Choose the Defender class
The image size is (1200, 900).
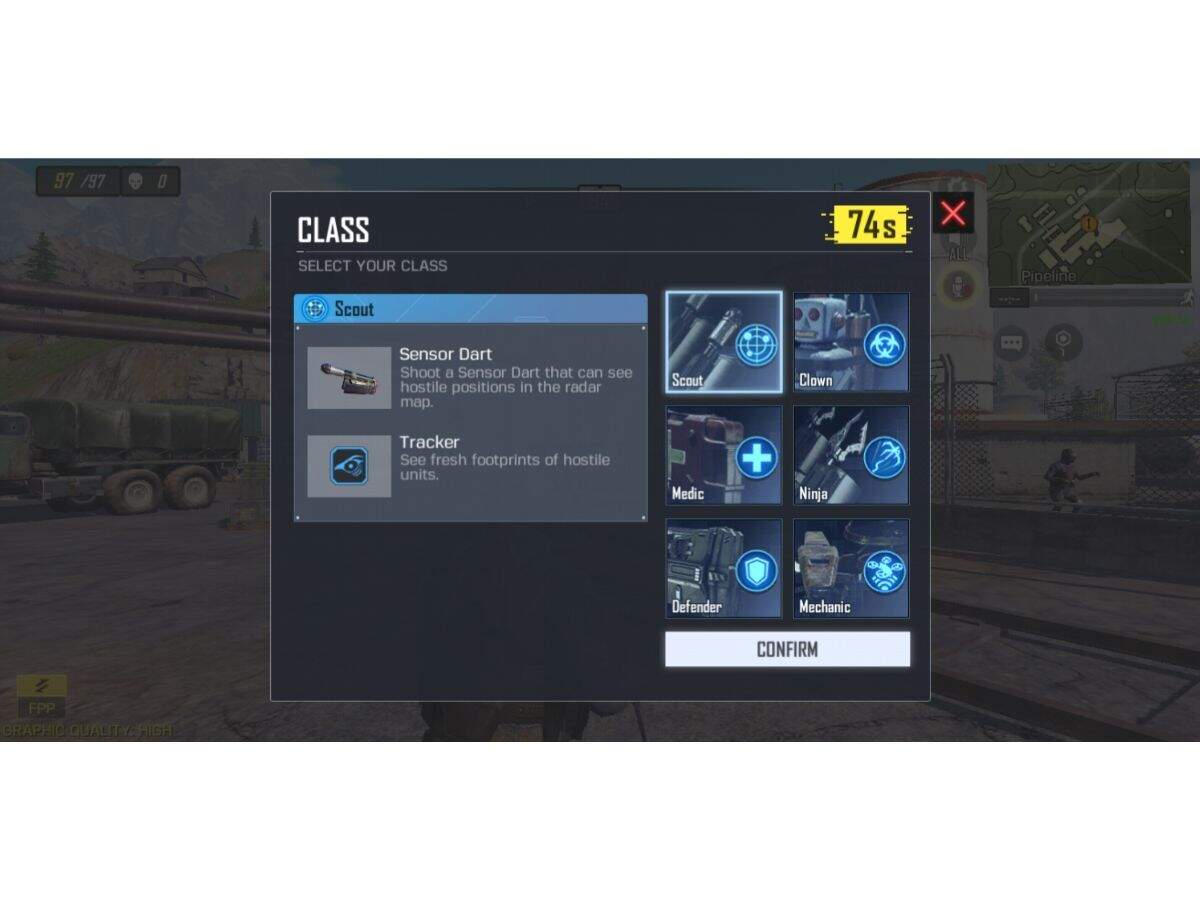coord(724,568)
